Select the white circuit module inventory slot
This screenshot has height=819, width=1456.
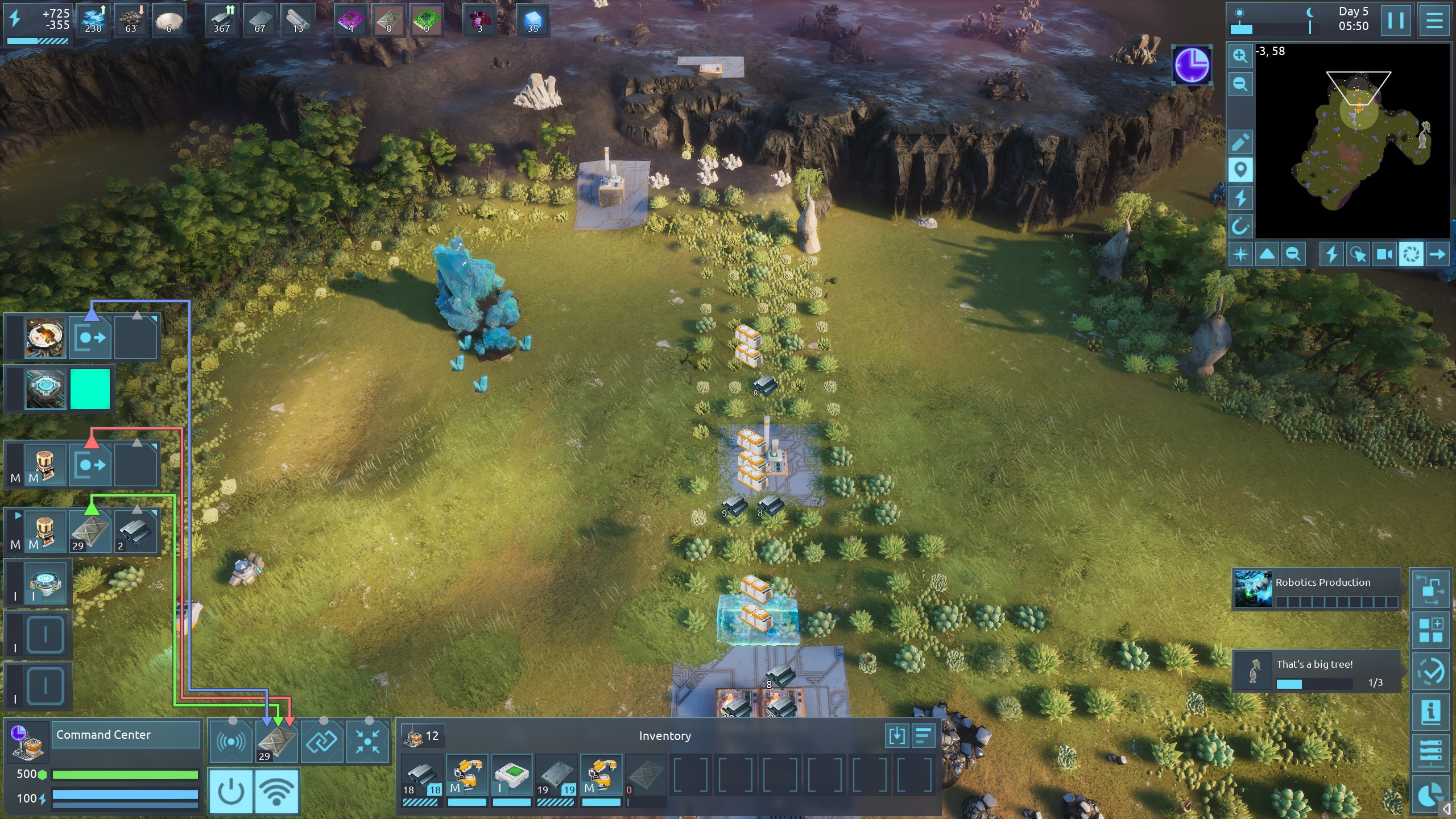pos(511,777)
